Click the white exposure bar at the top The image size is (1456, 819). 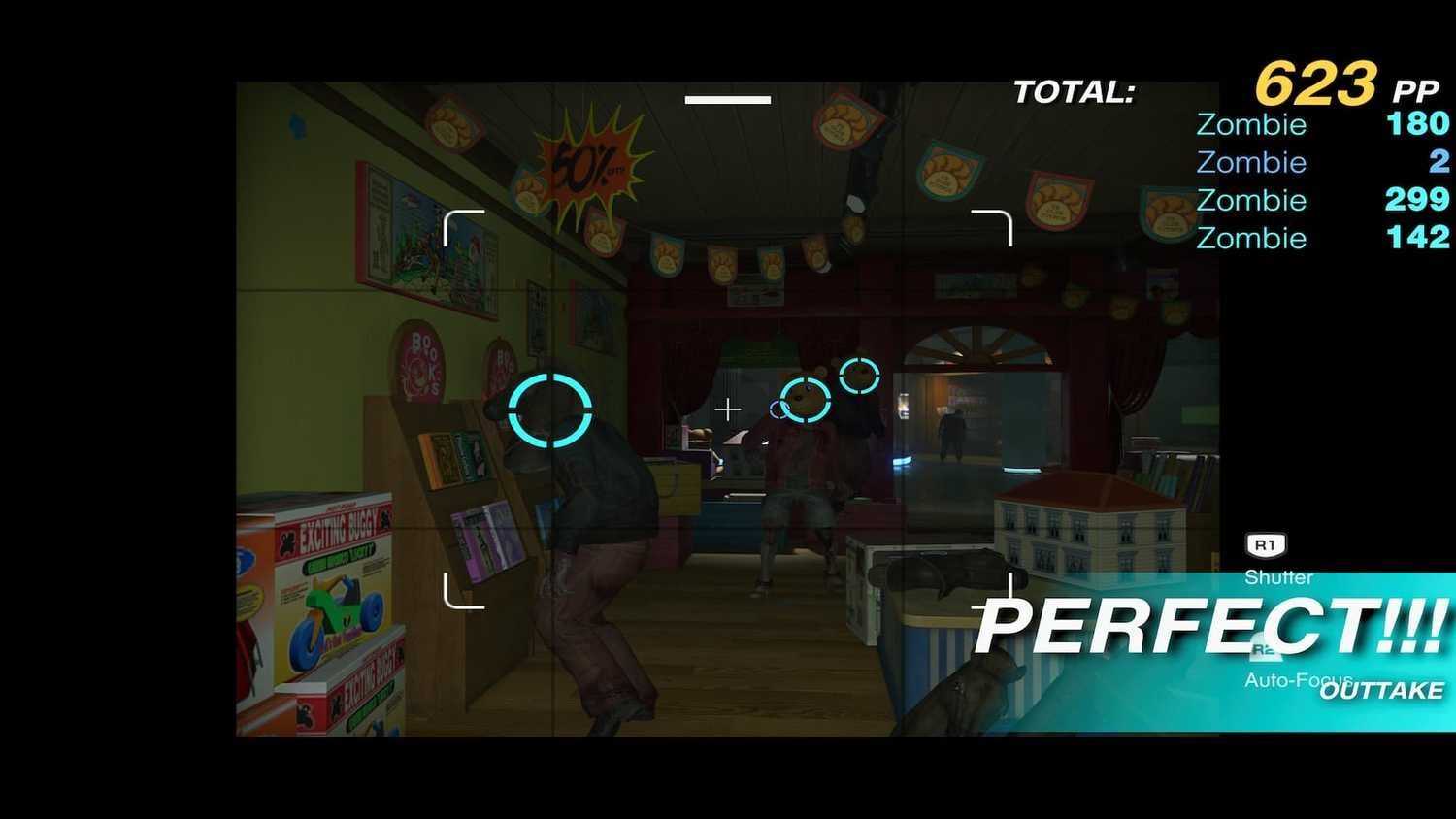coord(726,98)
